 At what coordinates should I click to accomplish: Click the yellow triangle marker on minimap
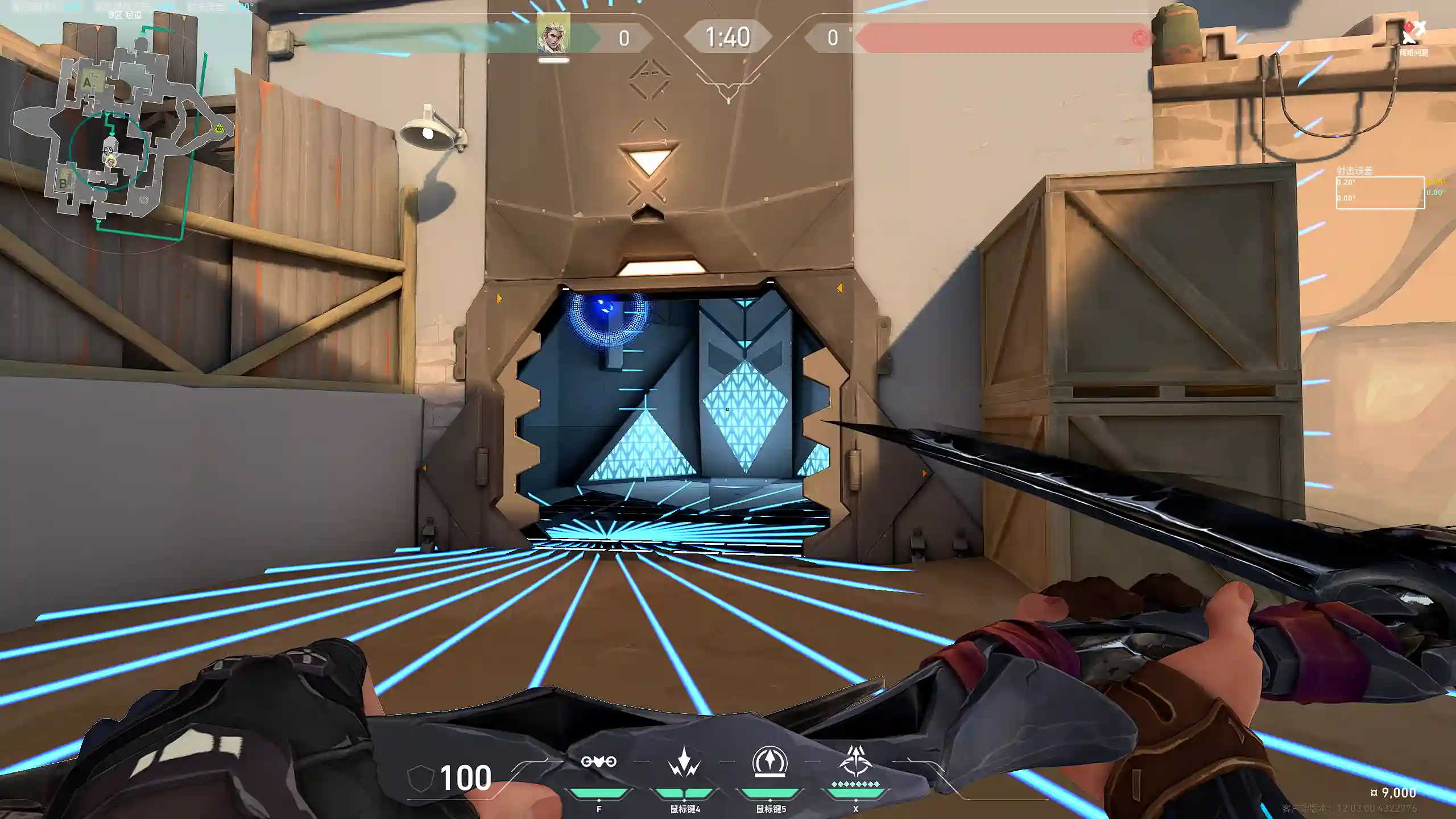(220, 129)
